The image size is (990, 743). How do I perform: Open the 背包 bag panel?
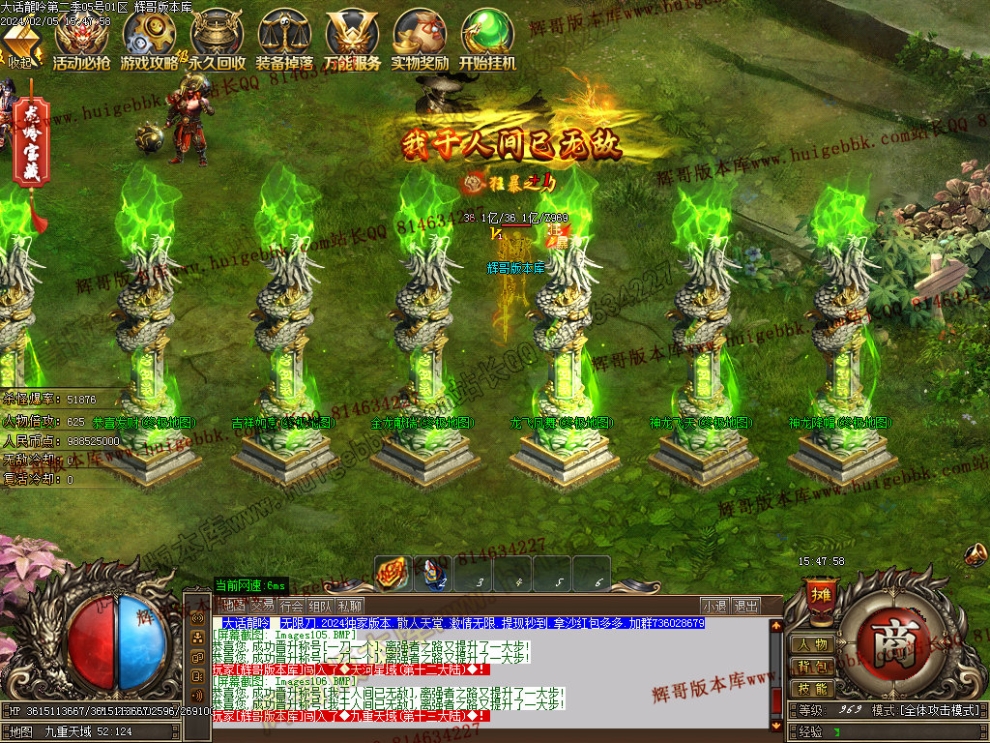click(812, 667)
